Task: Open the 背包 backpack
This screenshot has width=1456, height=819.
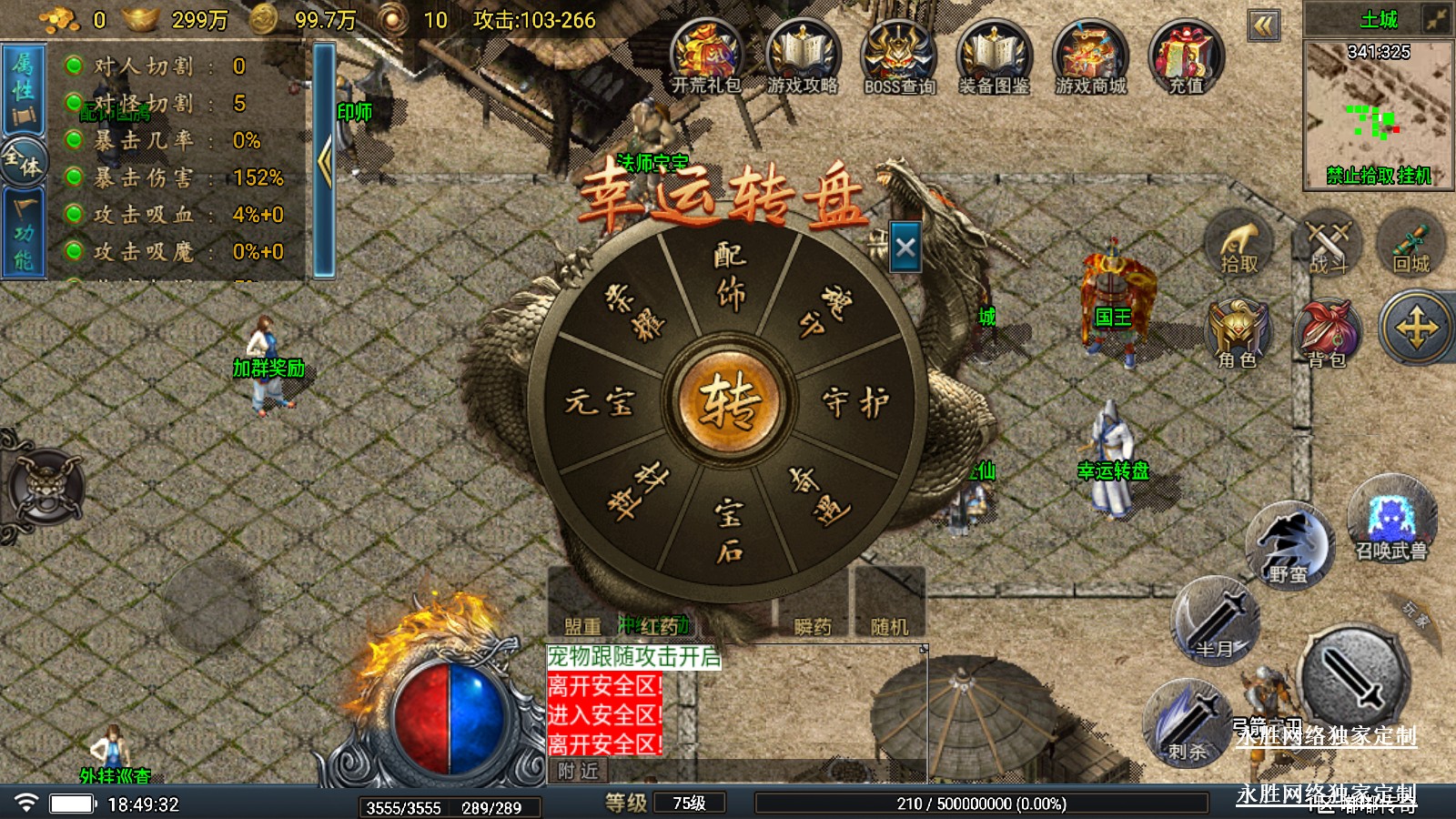Action: pos(1327,334)
